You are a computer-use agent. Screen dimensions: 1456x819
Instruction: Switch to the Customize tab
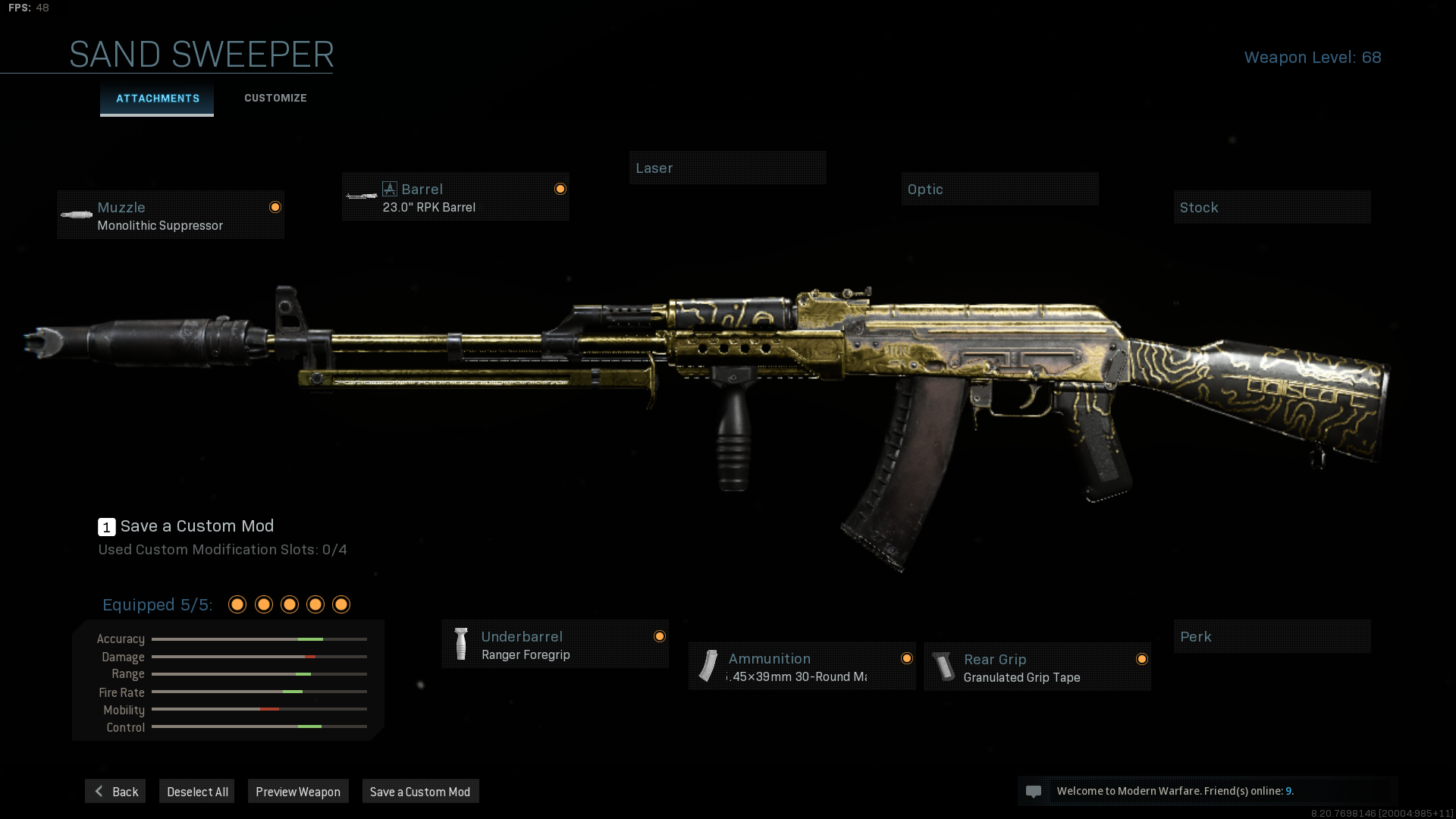(275, 98)
